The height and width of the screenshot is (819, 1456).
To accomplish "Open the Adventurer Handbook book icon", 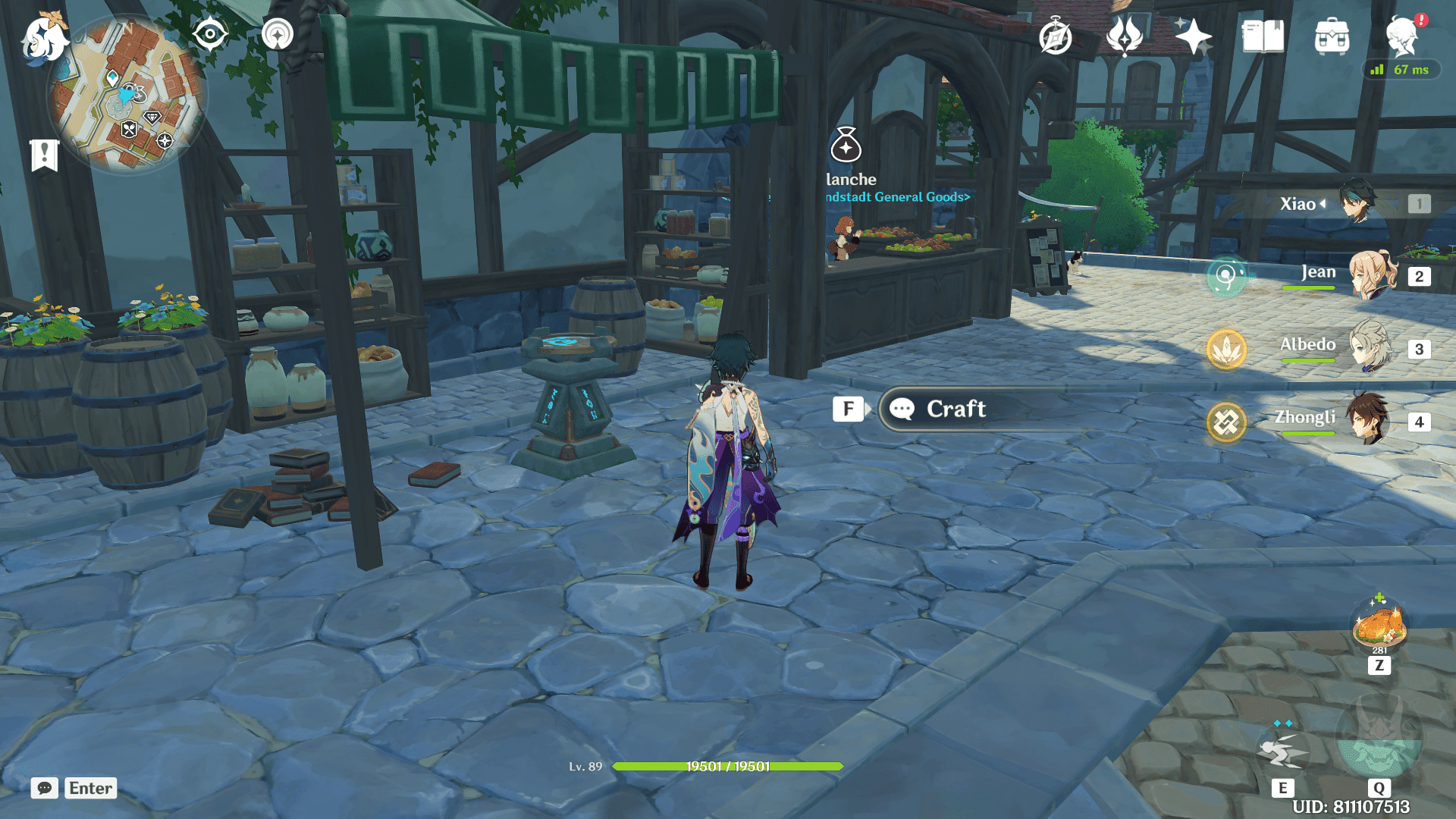I will point(1263,36).
